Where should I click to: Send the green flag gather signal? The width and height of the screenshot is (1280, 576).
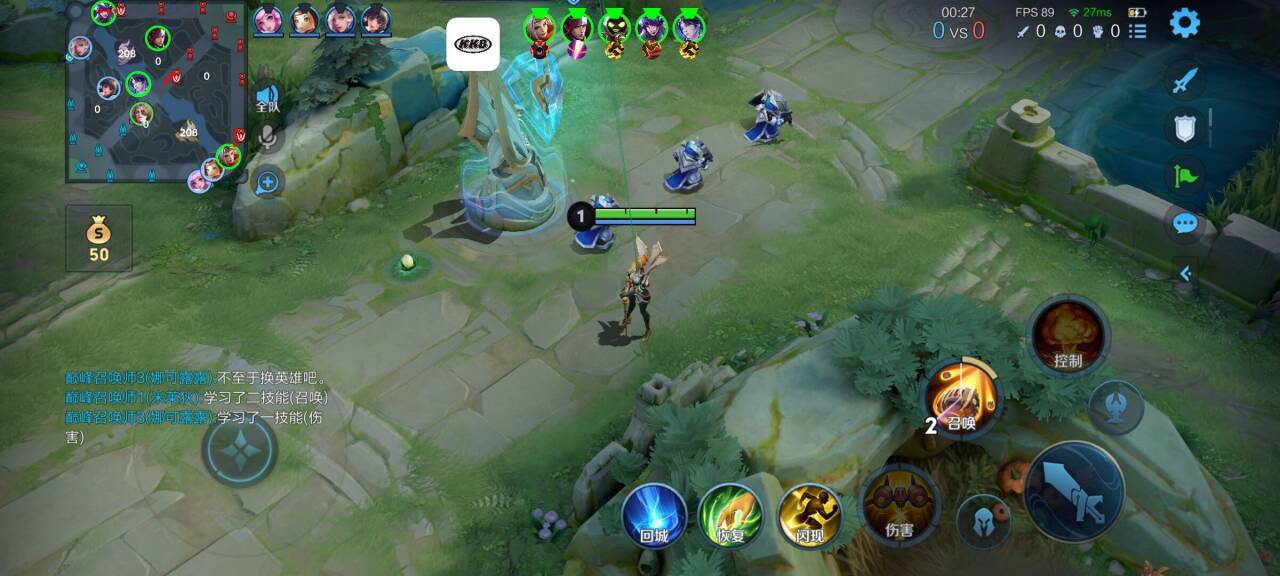(1185, 177)
